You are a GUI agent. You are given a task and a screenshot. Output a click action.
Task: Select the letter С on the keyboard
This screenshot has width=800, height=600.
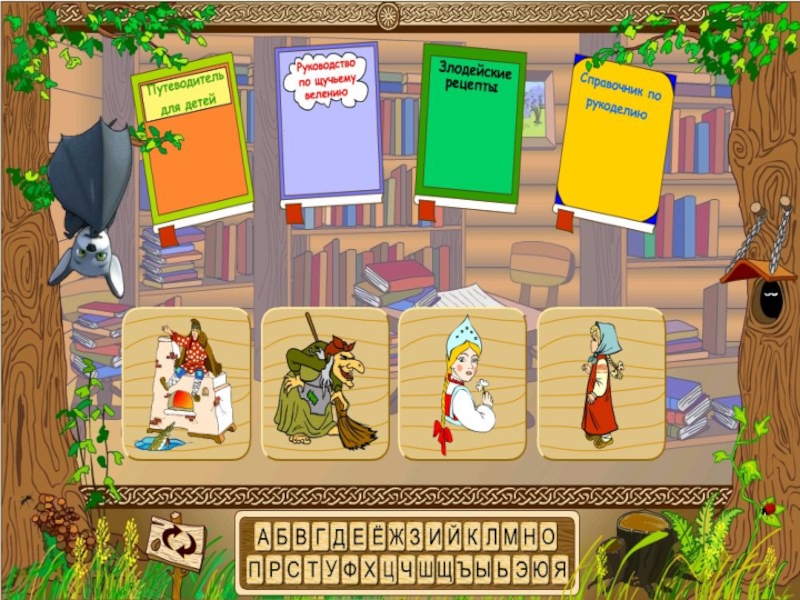[294, 569]
